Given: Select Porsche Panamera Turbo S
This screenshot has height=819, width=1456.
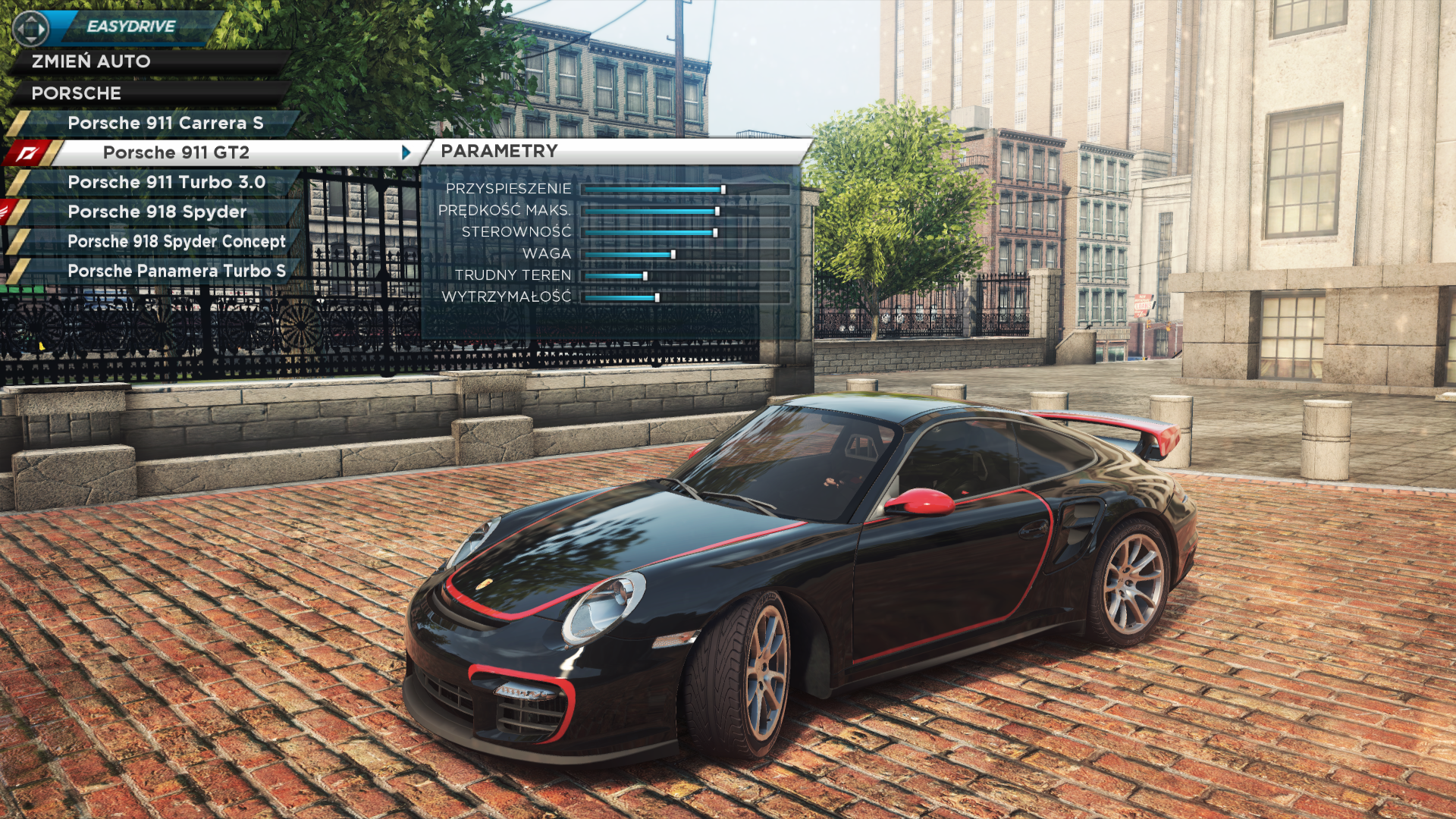Looking at the screenshot, I should (176, 271).
